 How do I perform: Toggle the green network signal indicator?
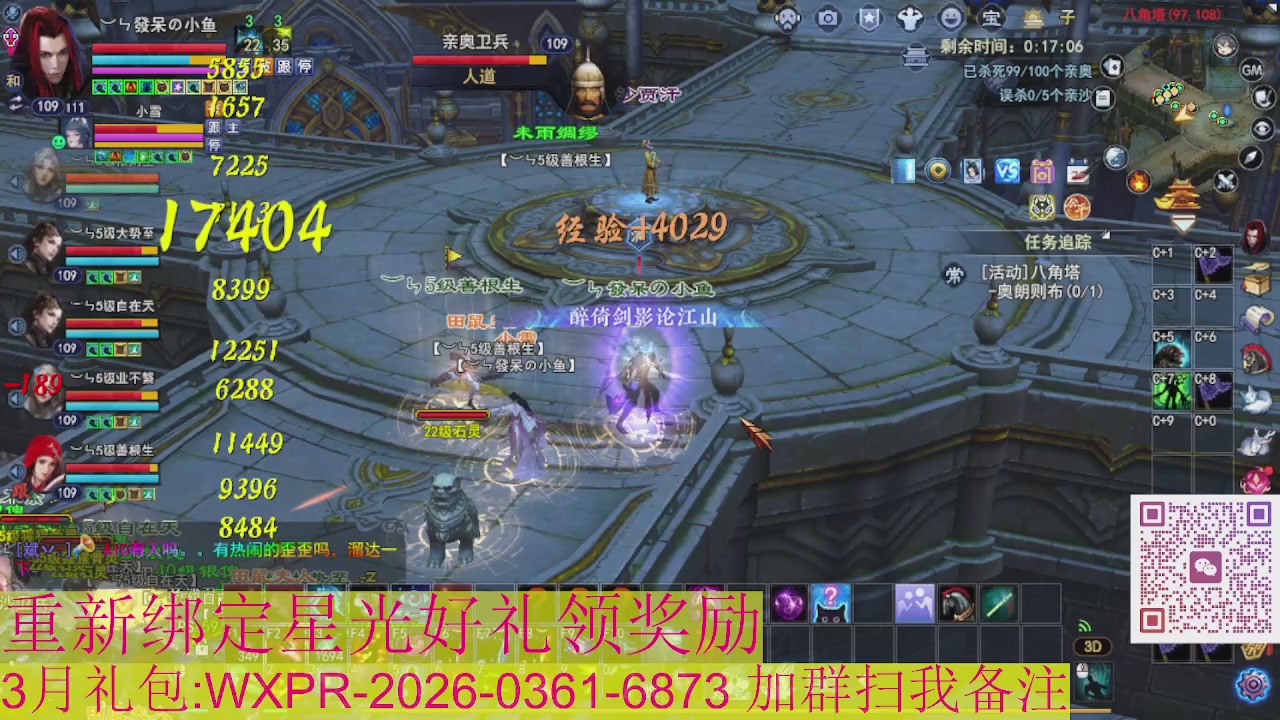(1084, 624)
